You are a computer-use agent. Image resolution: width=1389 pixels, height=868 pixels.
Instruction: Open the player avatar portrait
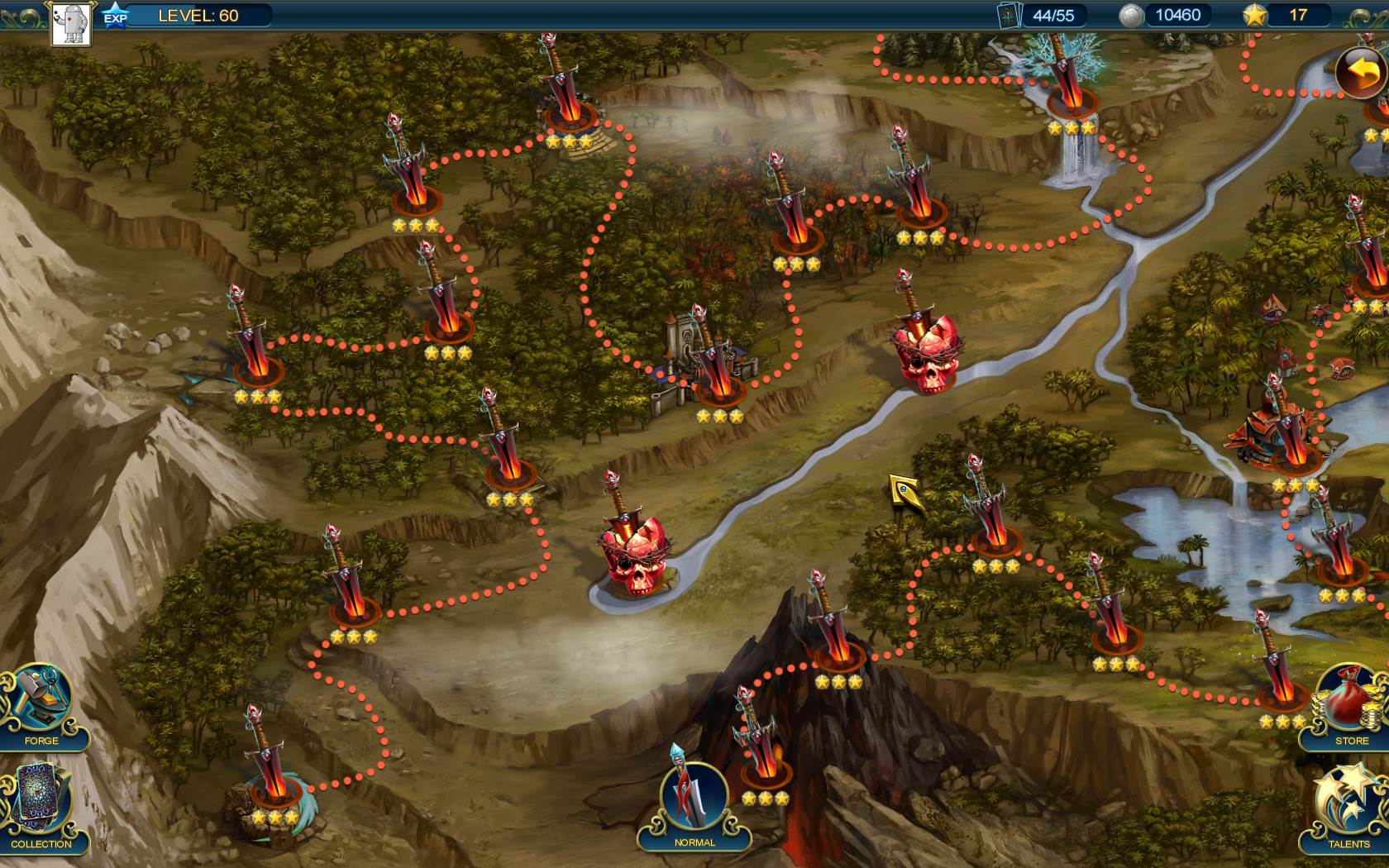click(x=71, y=23)
